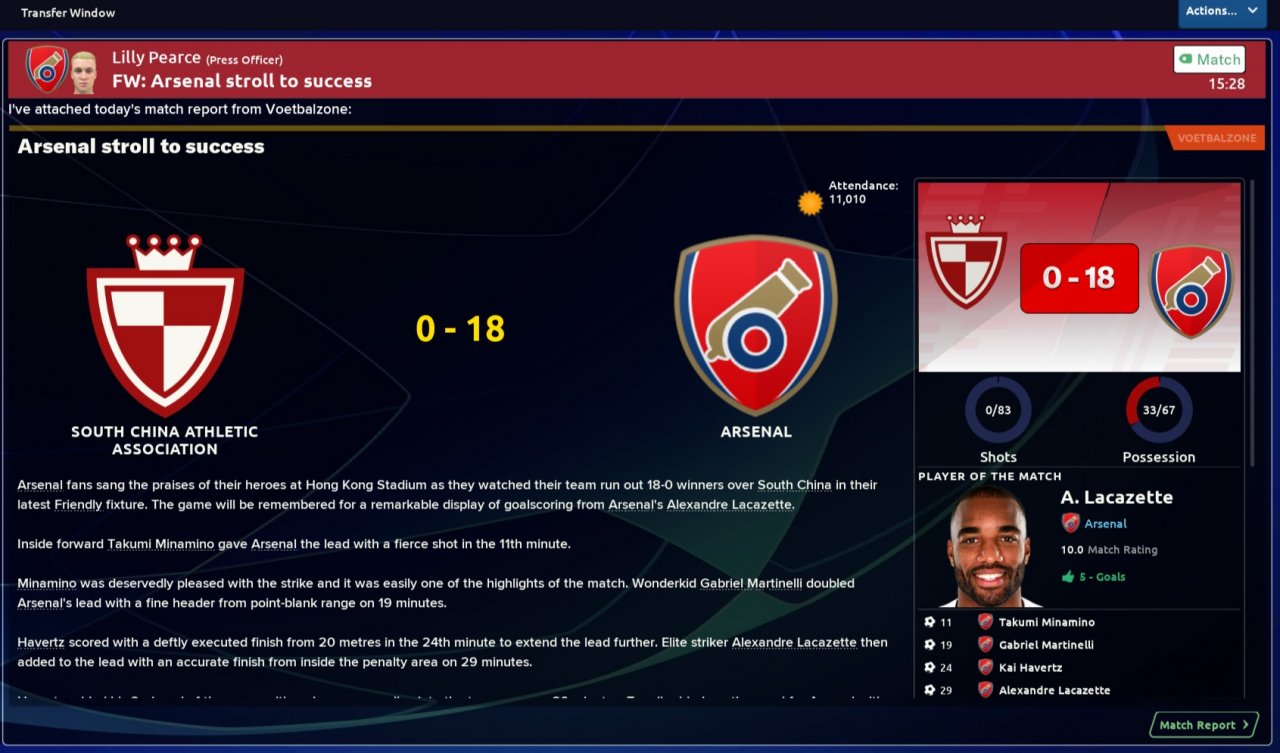Click Lacazette's player of the match portrait
Viewport: 1280px width, 753px height.
pyautogui.click(x=988, y=548)
